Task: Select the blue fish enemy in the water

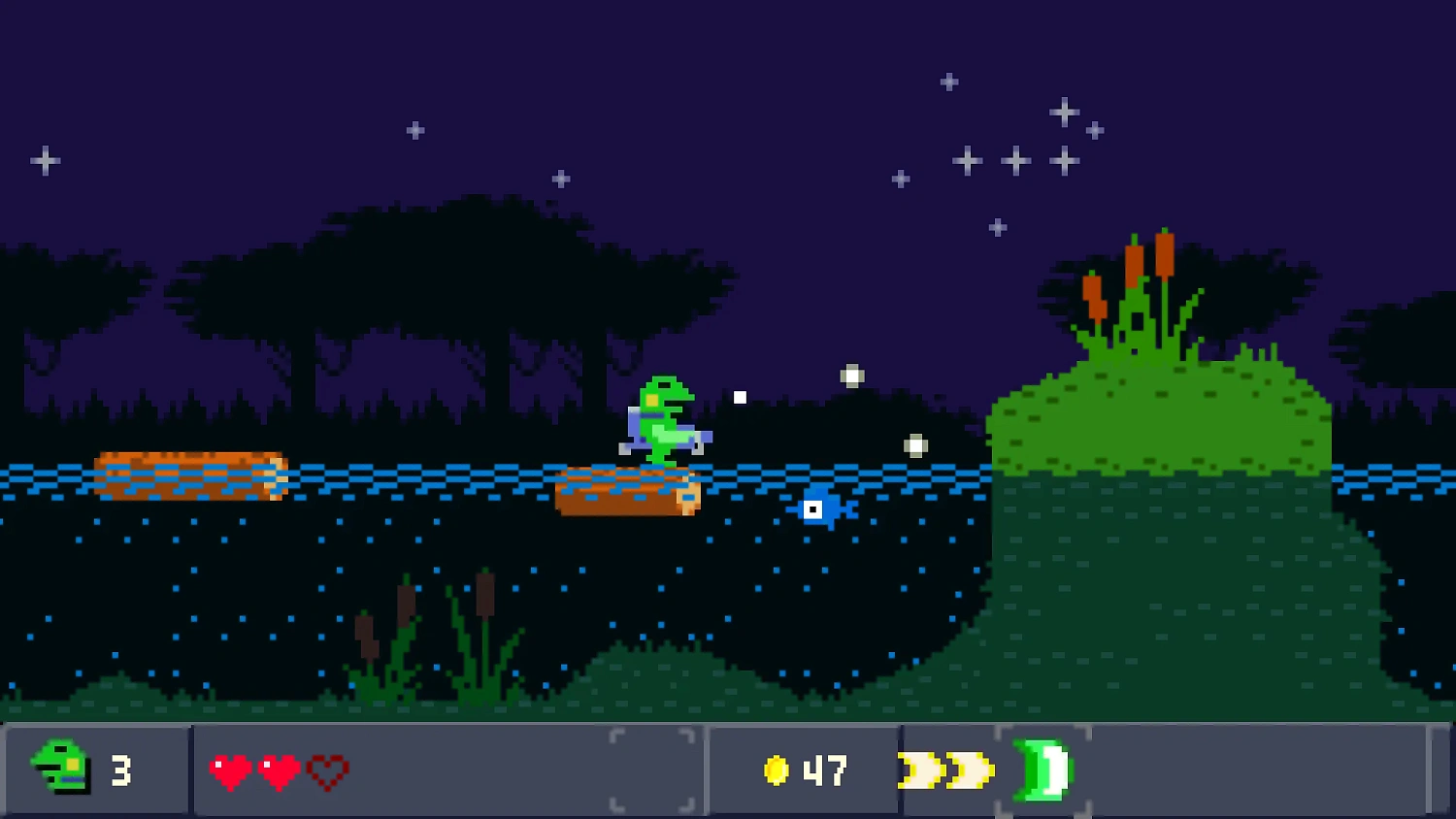Action: pos(820,508)
